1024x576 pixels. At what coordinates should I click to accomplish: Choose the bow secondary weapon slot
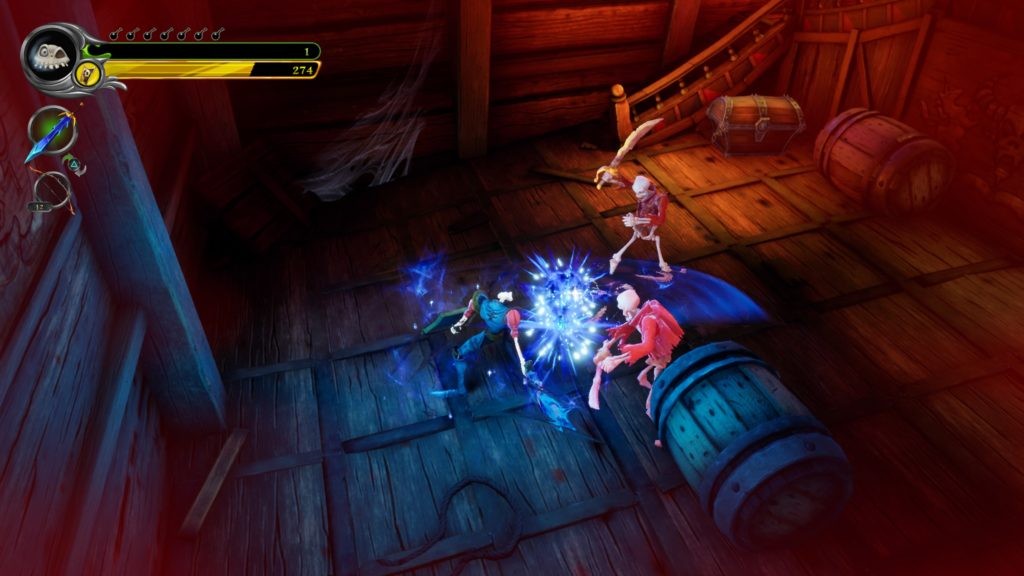click(51, 188)
